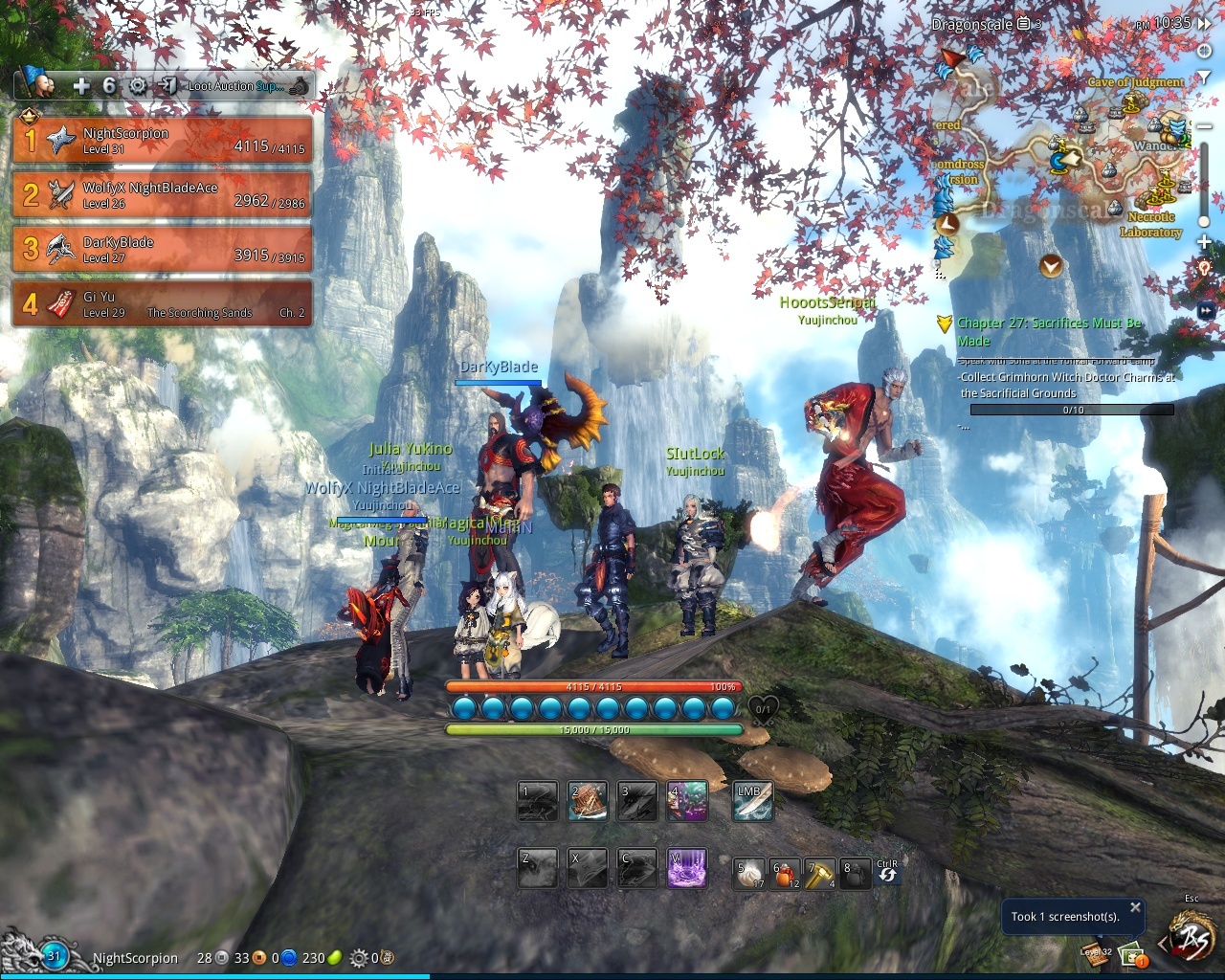The height and width of the screenshot is (980, 1225).
Task: Use the purple skill in slot 4
Action: (687, 802)
